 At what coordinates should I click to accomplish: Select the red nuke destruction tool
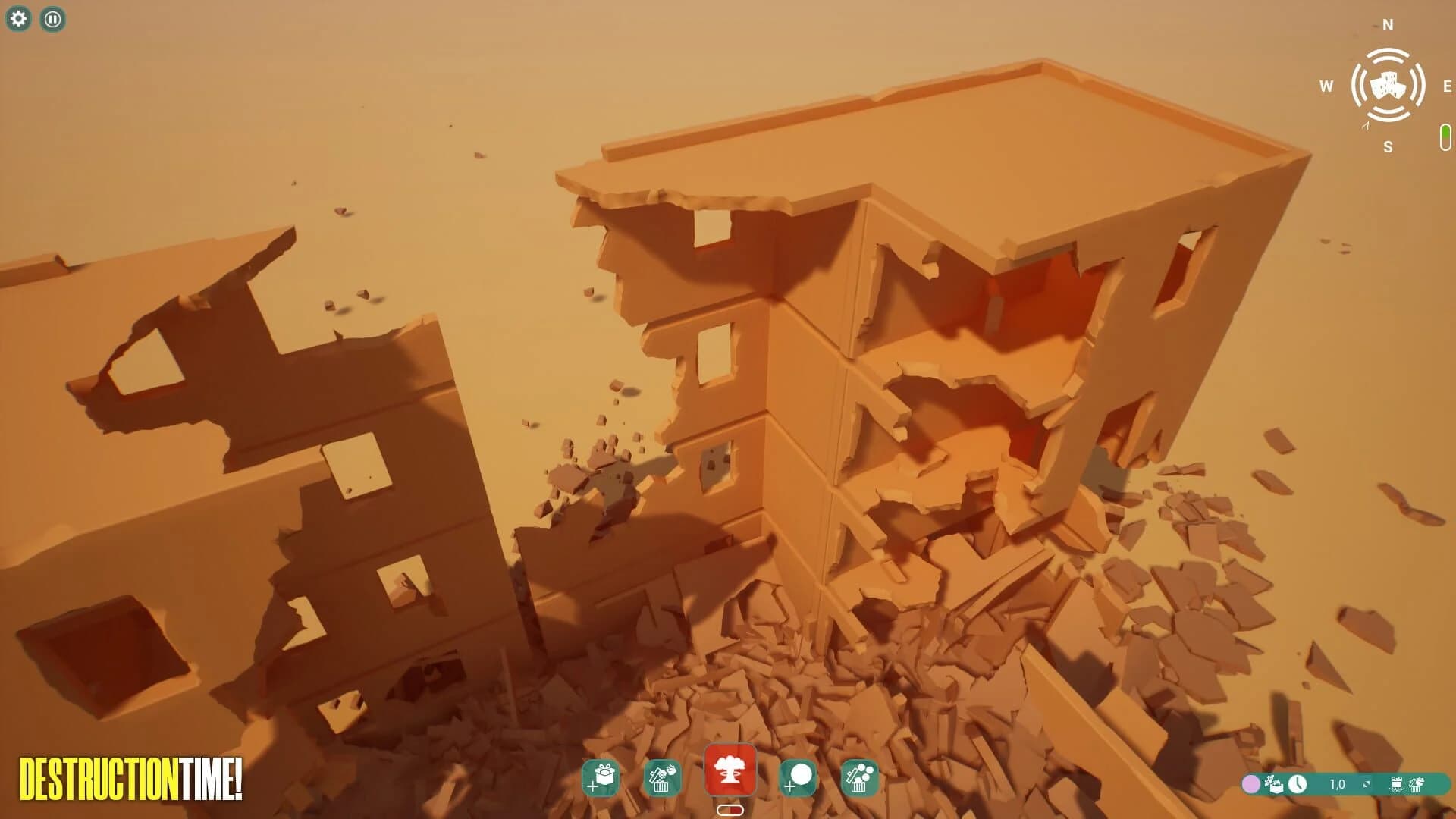[730, 771]
